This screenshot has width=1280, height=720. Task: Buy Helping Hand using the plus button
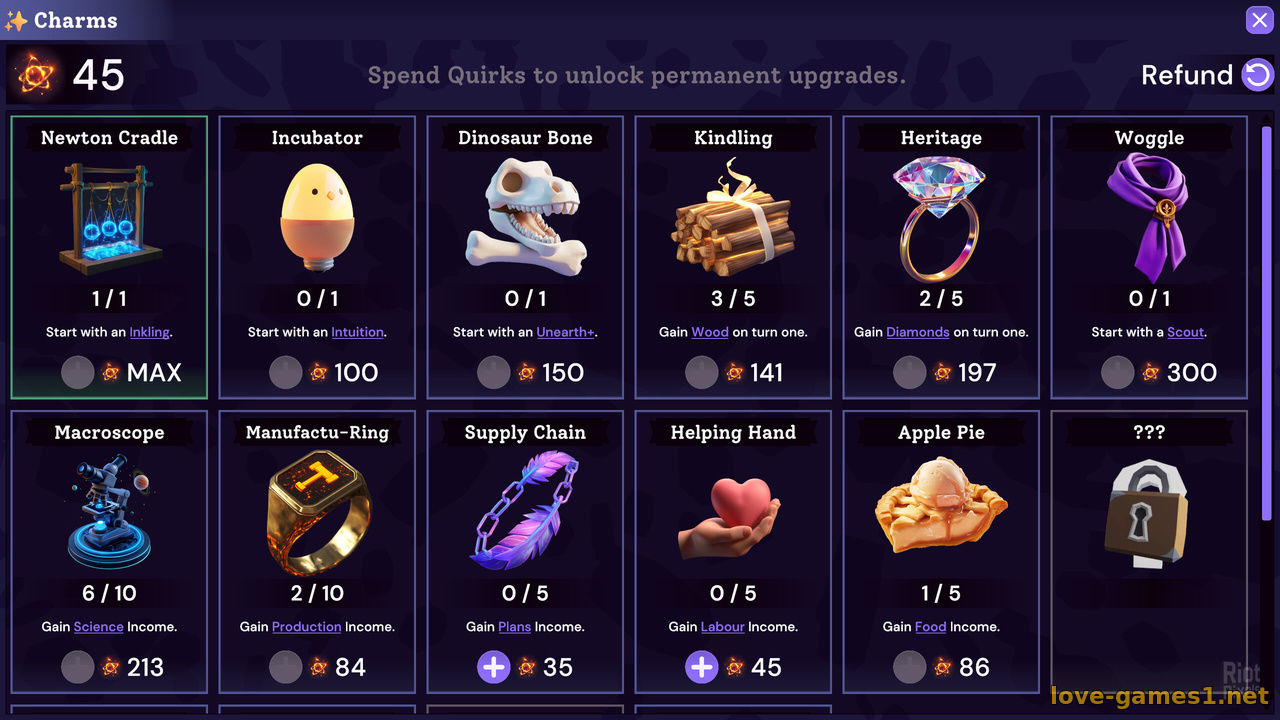click(x=702, y=667)
